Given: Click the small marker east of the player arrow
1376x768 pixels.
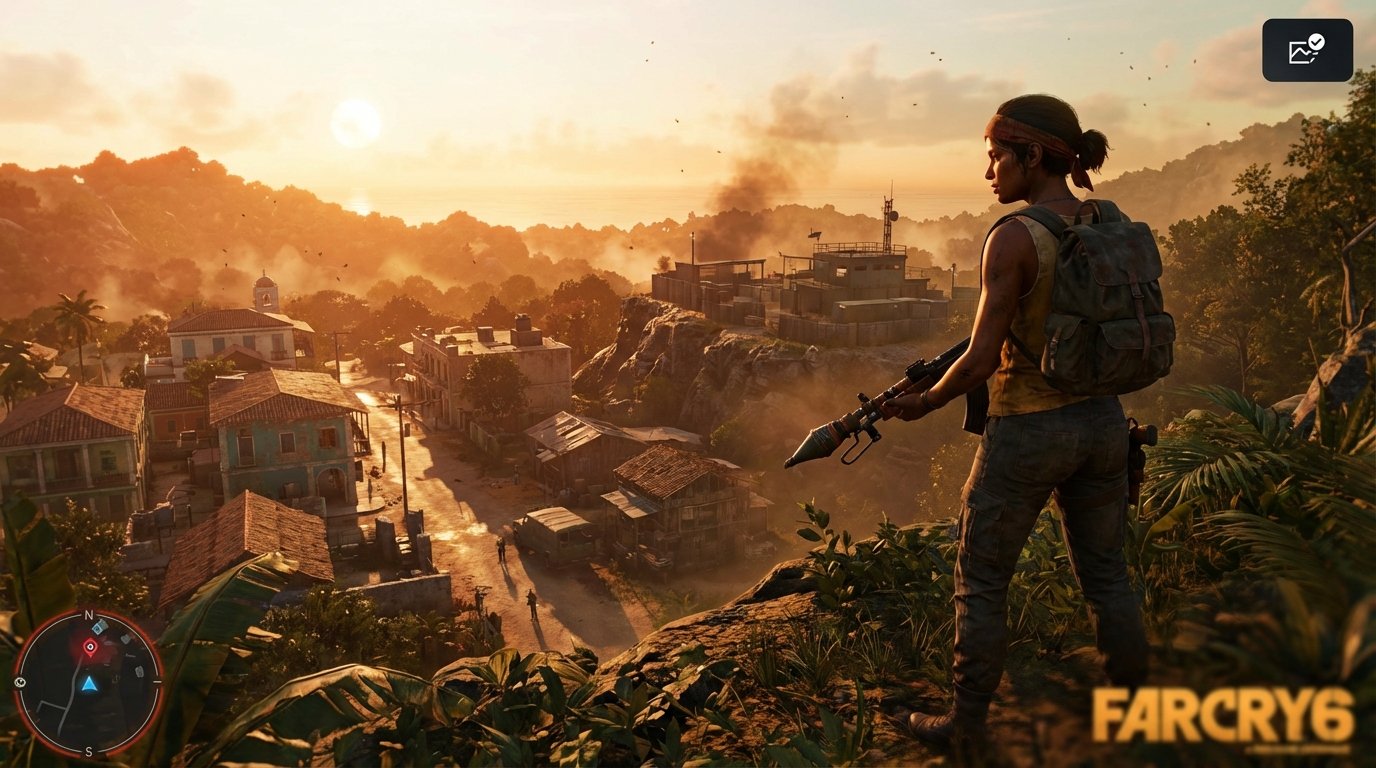Looking at the screenshot, I should click(x=115, y=678).
